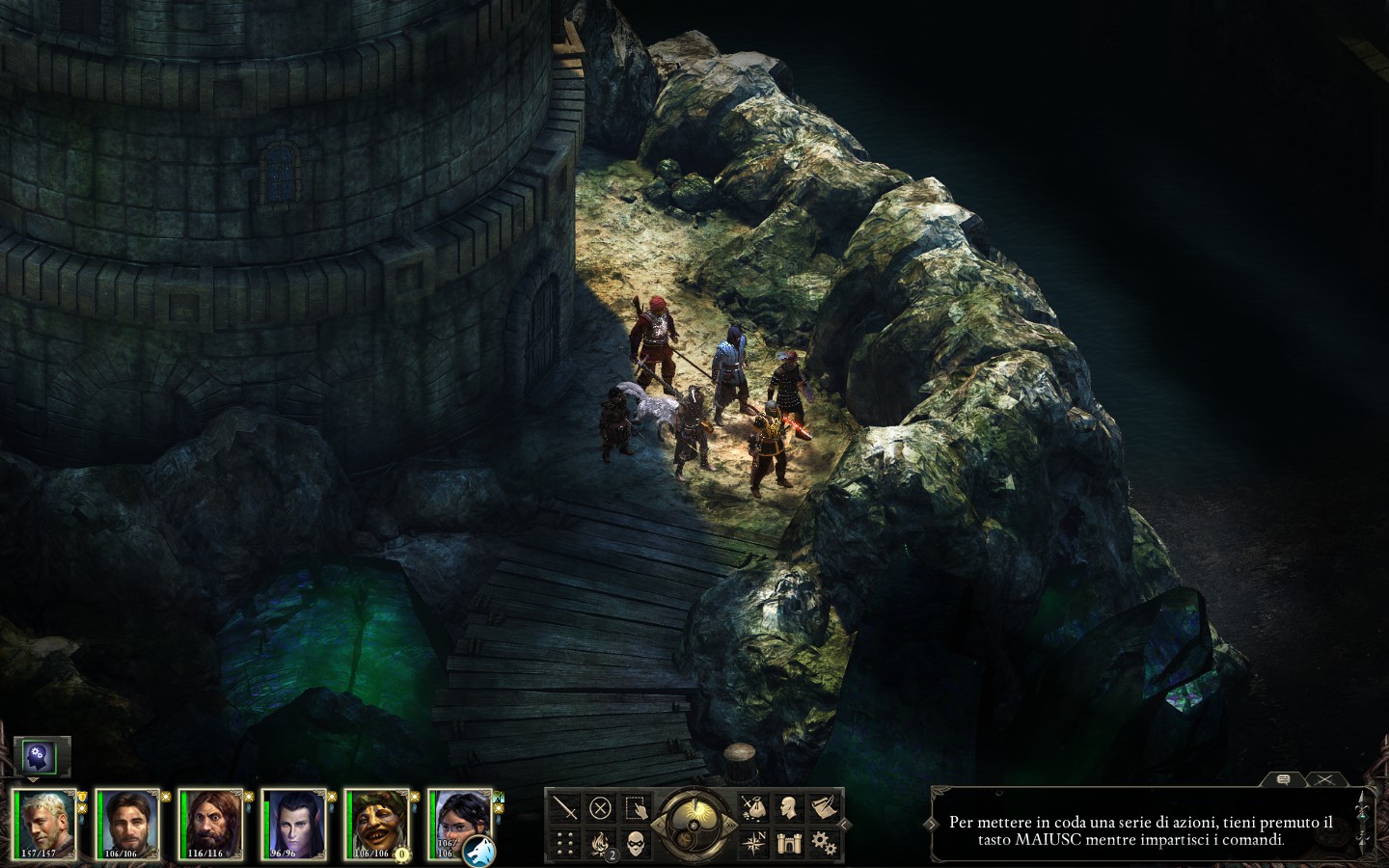
Task: Enable fast mode with the double arrows
Action: (730, 825)
